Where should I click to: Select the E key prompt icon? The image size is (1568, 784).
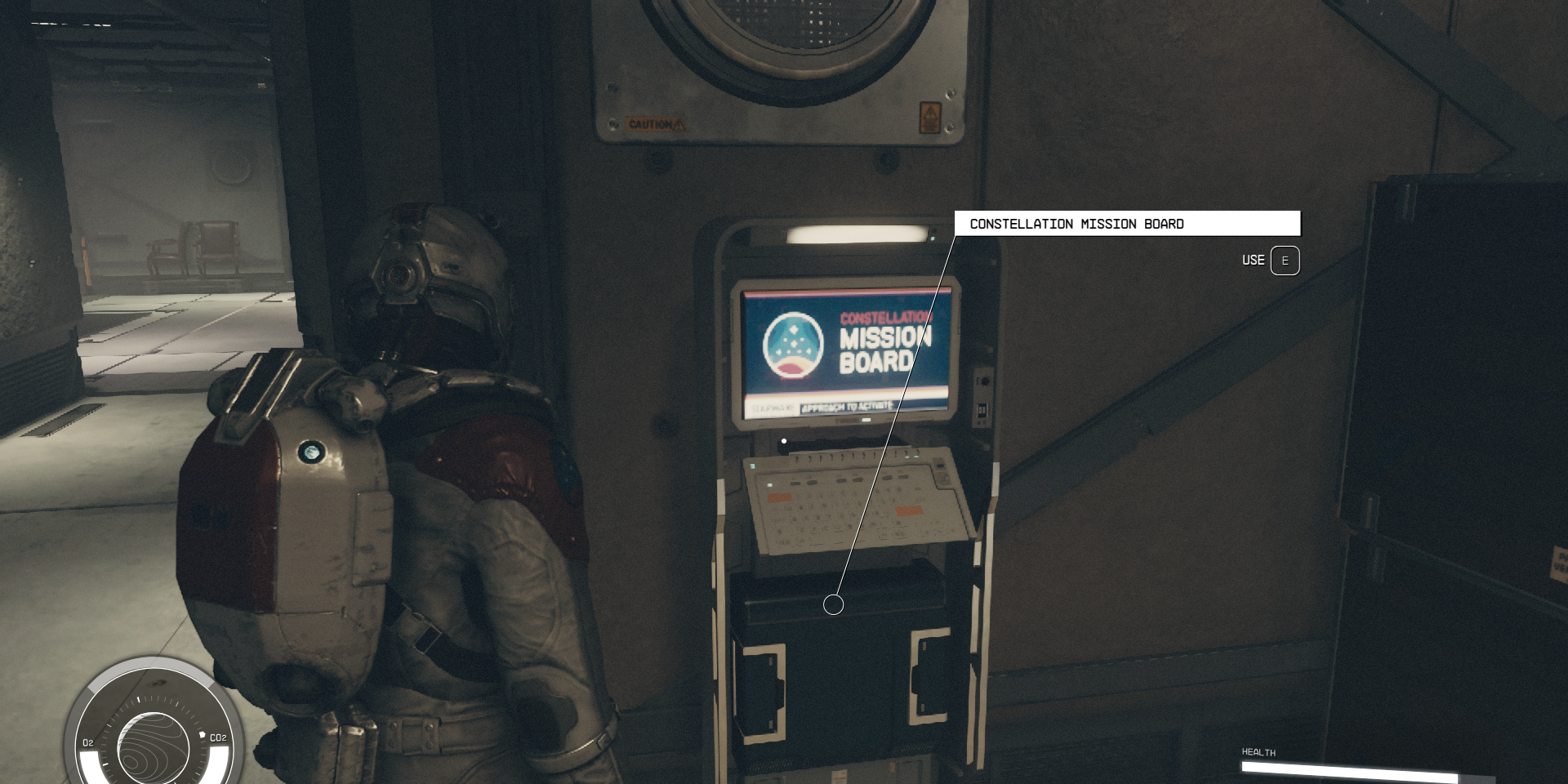[x=1285, y=261]
